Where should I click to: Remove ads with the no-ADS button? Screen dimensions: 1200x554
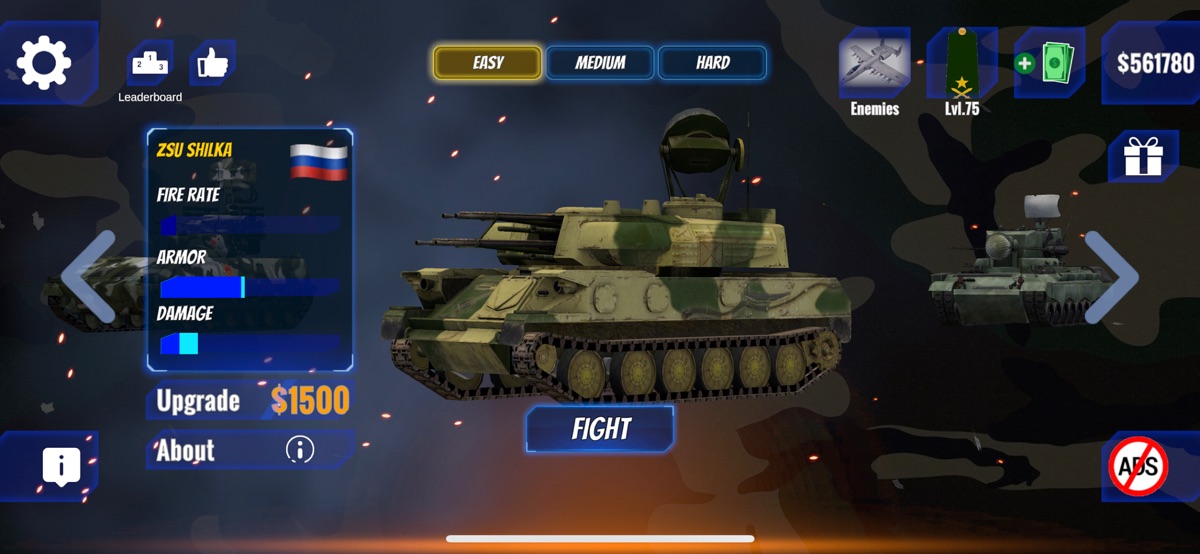1138,466
